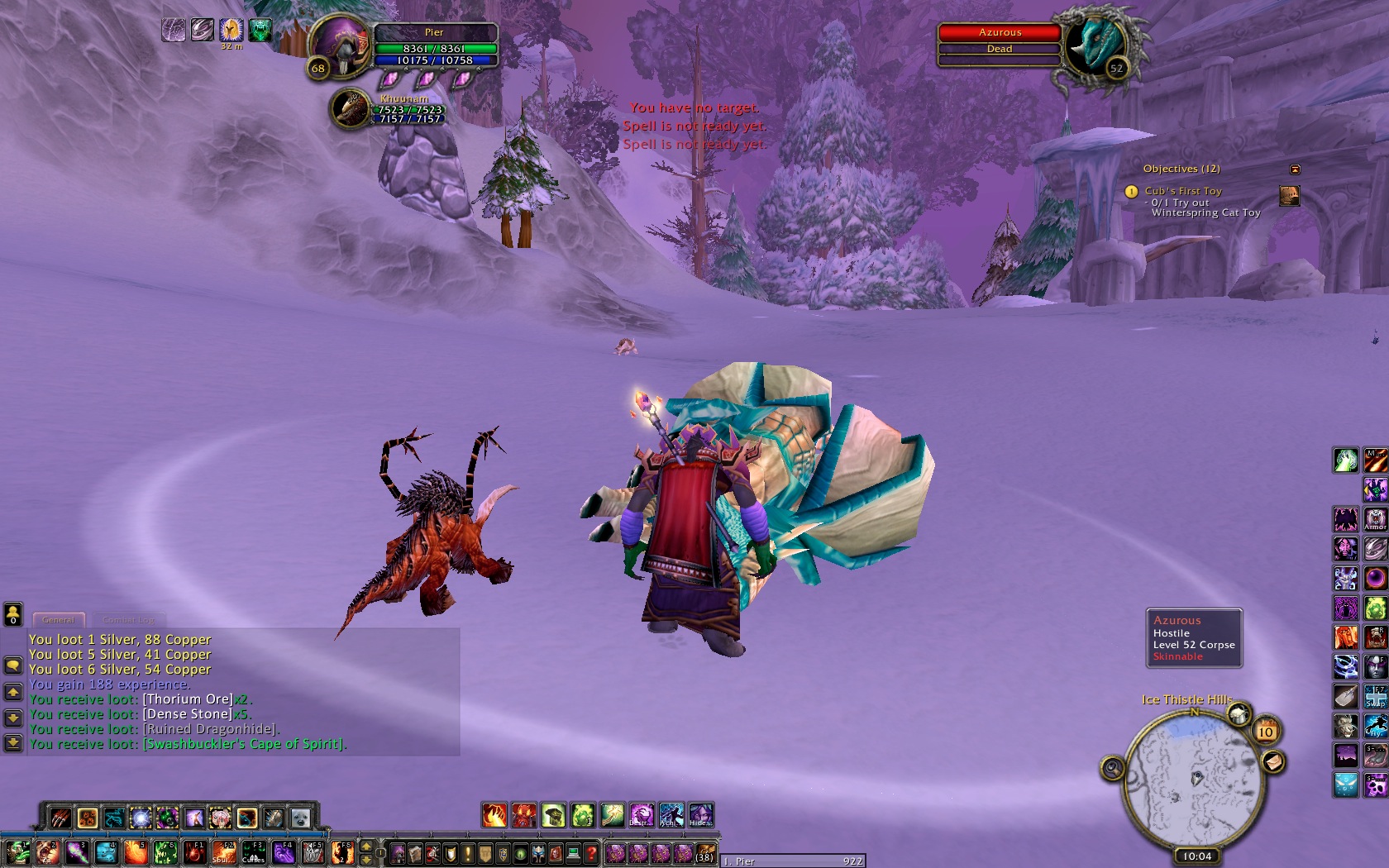The width and height of the screenshot is (1389, 868).
Task: Open the red question mark help button
Action: point(591,853)
